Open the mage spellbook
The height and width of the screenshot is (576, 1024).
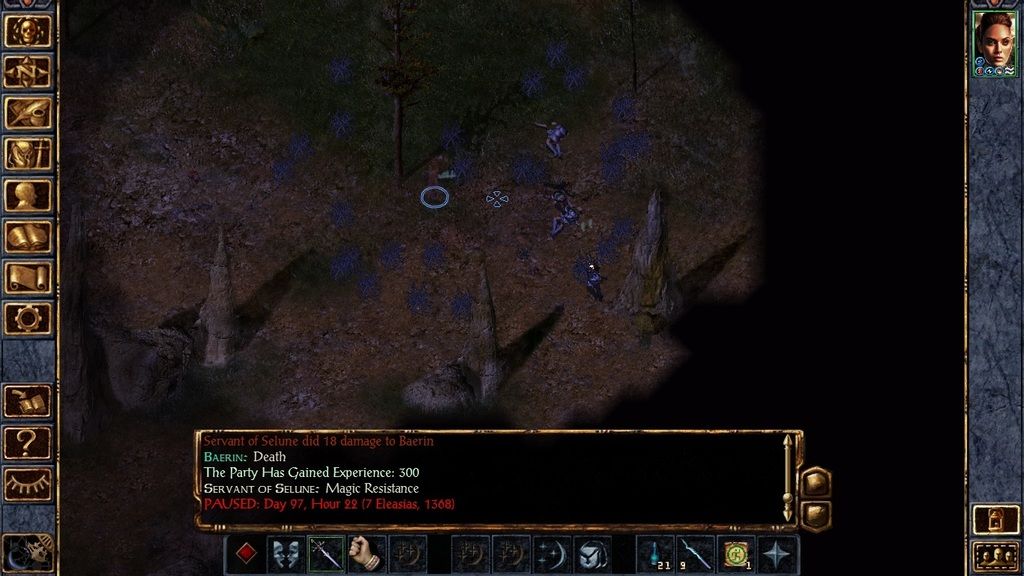coord(28,236)
